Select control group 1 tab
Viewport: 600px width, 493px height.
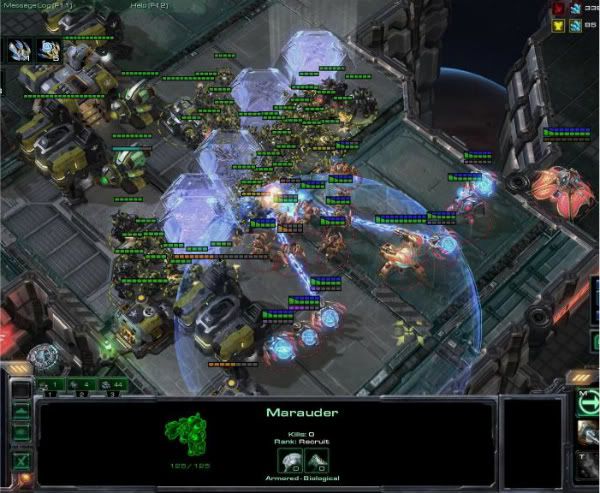tap(51, 384)
